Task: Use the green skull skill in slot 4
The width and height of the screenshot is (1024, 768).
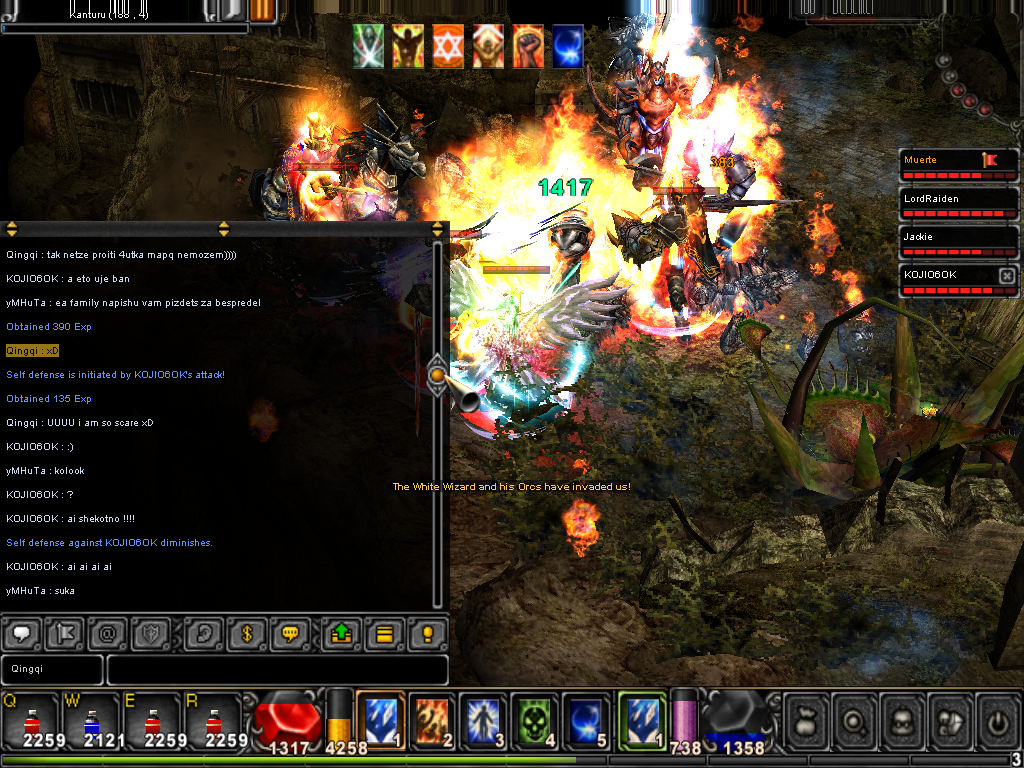Action: [x=535, y=719]
